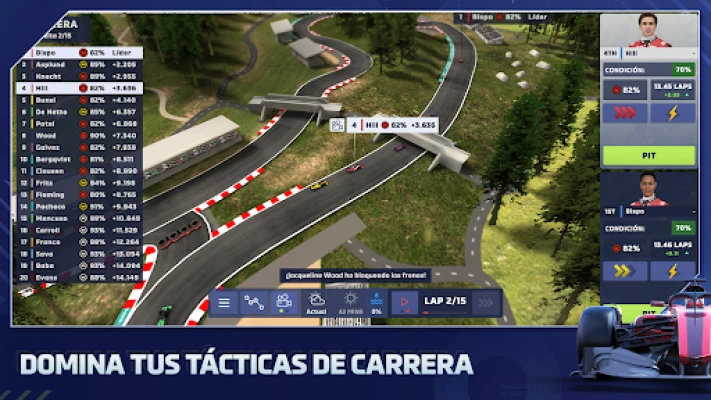Toggle the camera view button
The height and width of the screenshot is (400, 711).
pos(284,302)
